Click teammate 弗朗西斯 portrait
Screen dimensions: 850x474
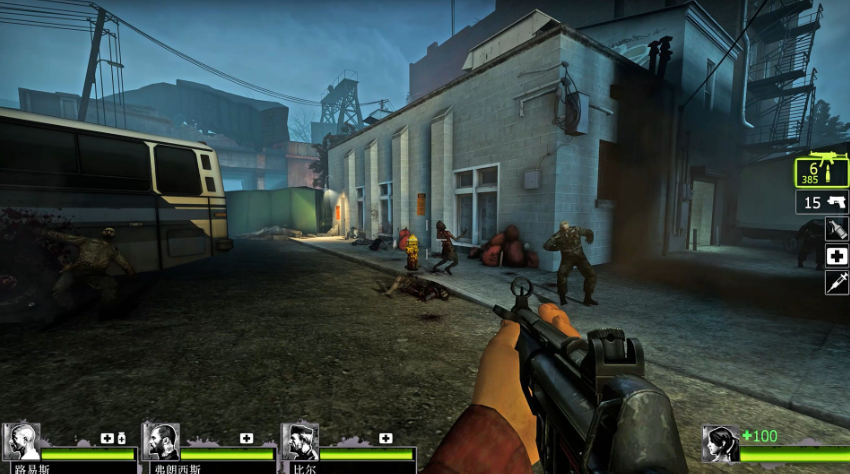coord(160,442)
